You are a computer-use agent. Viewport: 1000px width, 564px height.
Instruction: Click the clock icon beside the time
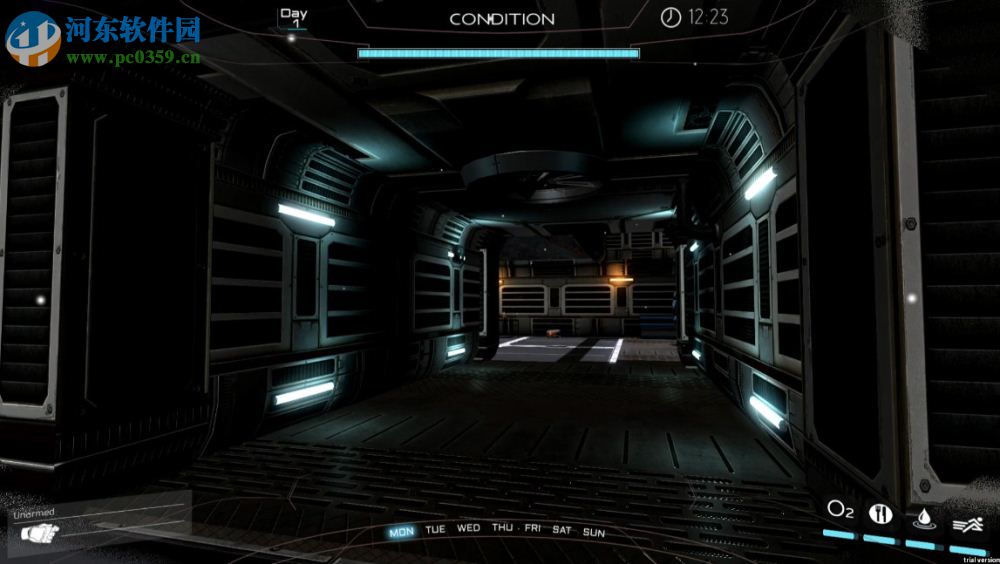click(670, 16)
